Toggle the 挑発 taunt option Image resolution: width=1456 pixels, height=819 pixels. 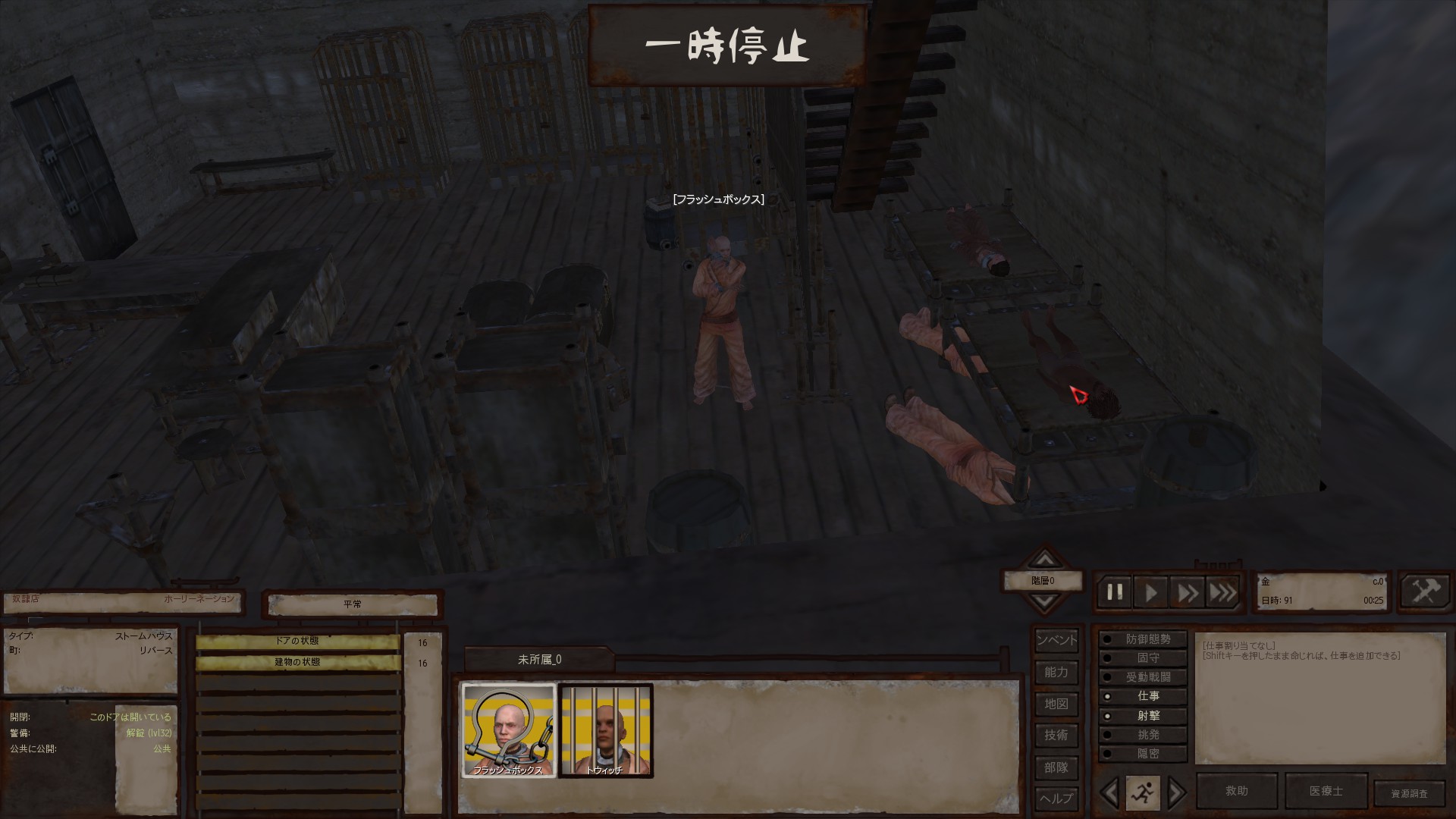[x=1143, y=735]
